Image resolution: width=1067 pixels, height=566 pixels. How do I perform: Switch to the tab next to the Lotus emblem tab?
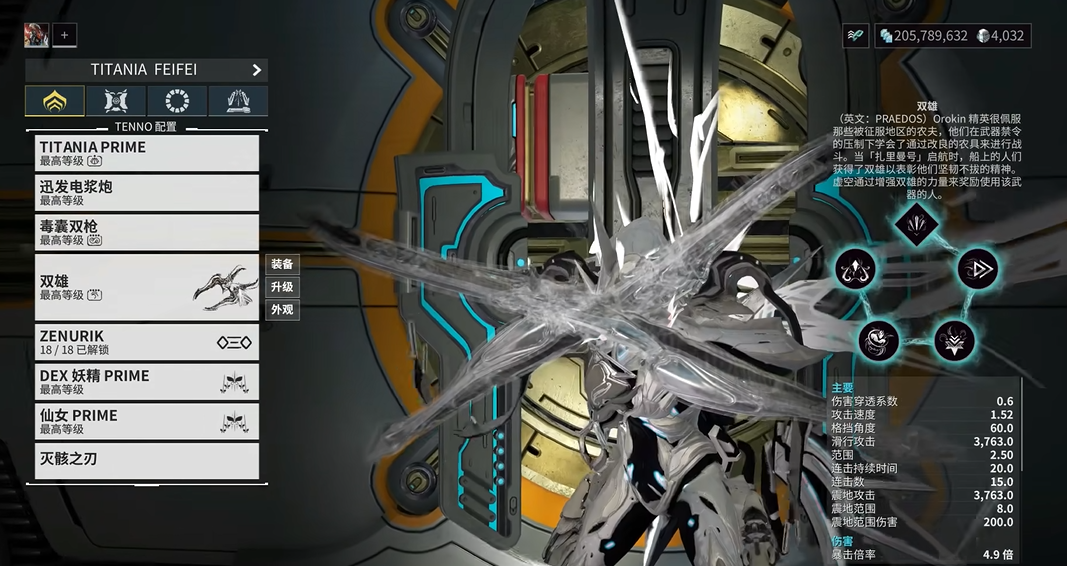pyautogui.click(x=116, y=101)
